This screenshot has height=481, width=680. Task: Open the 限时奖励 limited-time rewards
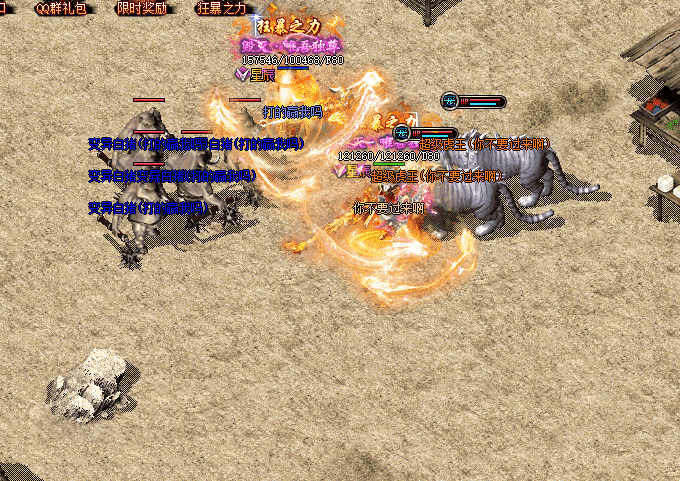click(142, 8)
